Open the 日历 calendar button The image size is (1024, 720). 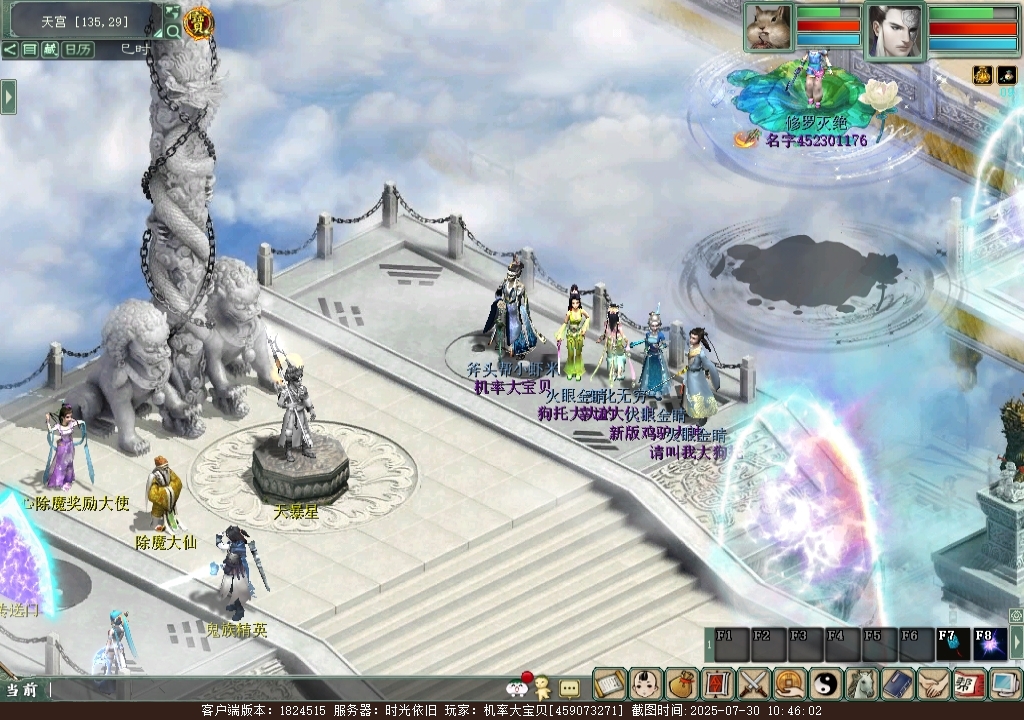coord(77,49)
